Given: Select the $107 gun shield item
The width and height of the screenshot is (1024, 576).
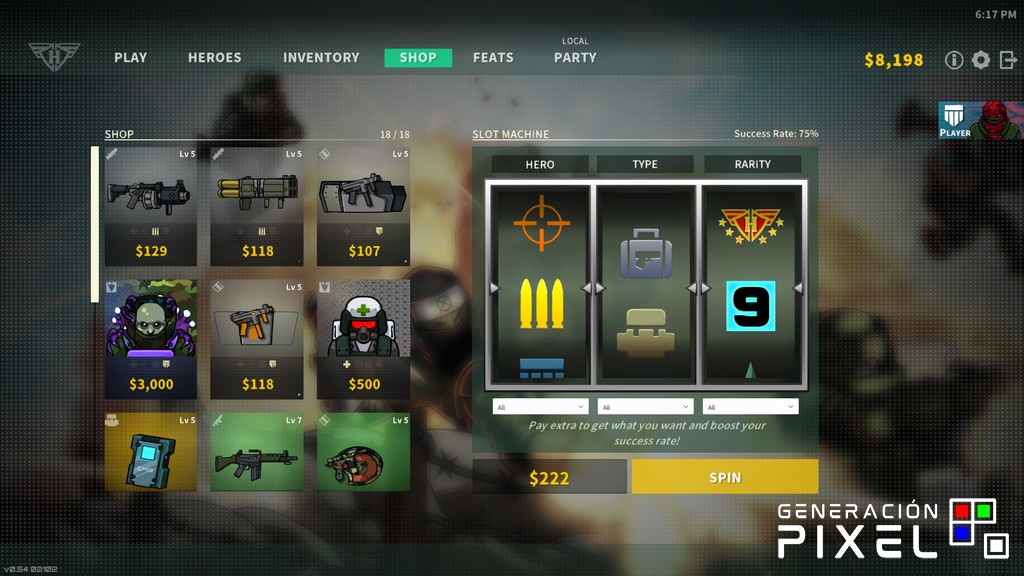Looking at the screenshot, I should click(x=363, y=207).
